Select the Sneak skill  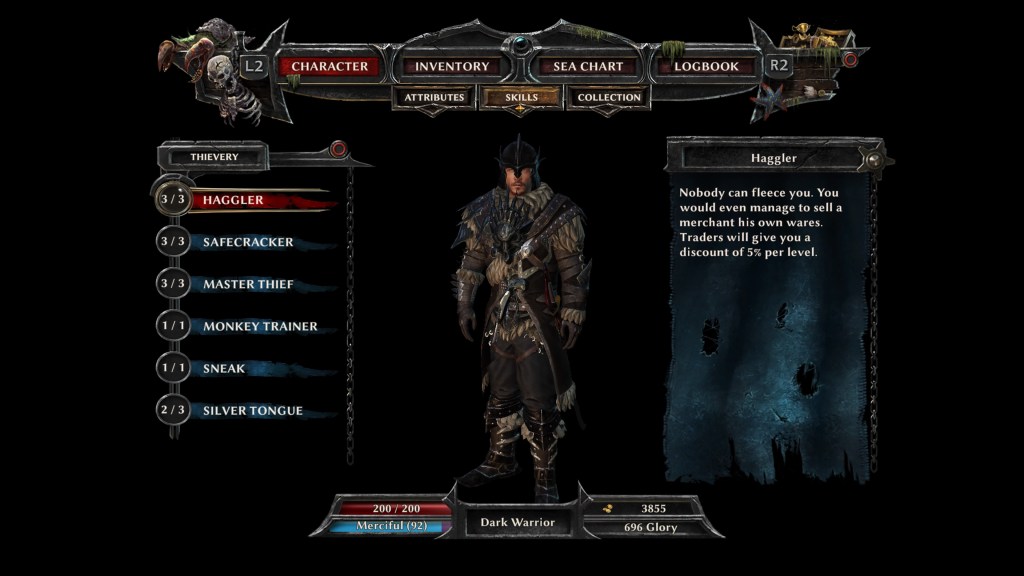coord(224,368)
